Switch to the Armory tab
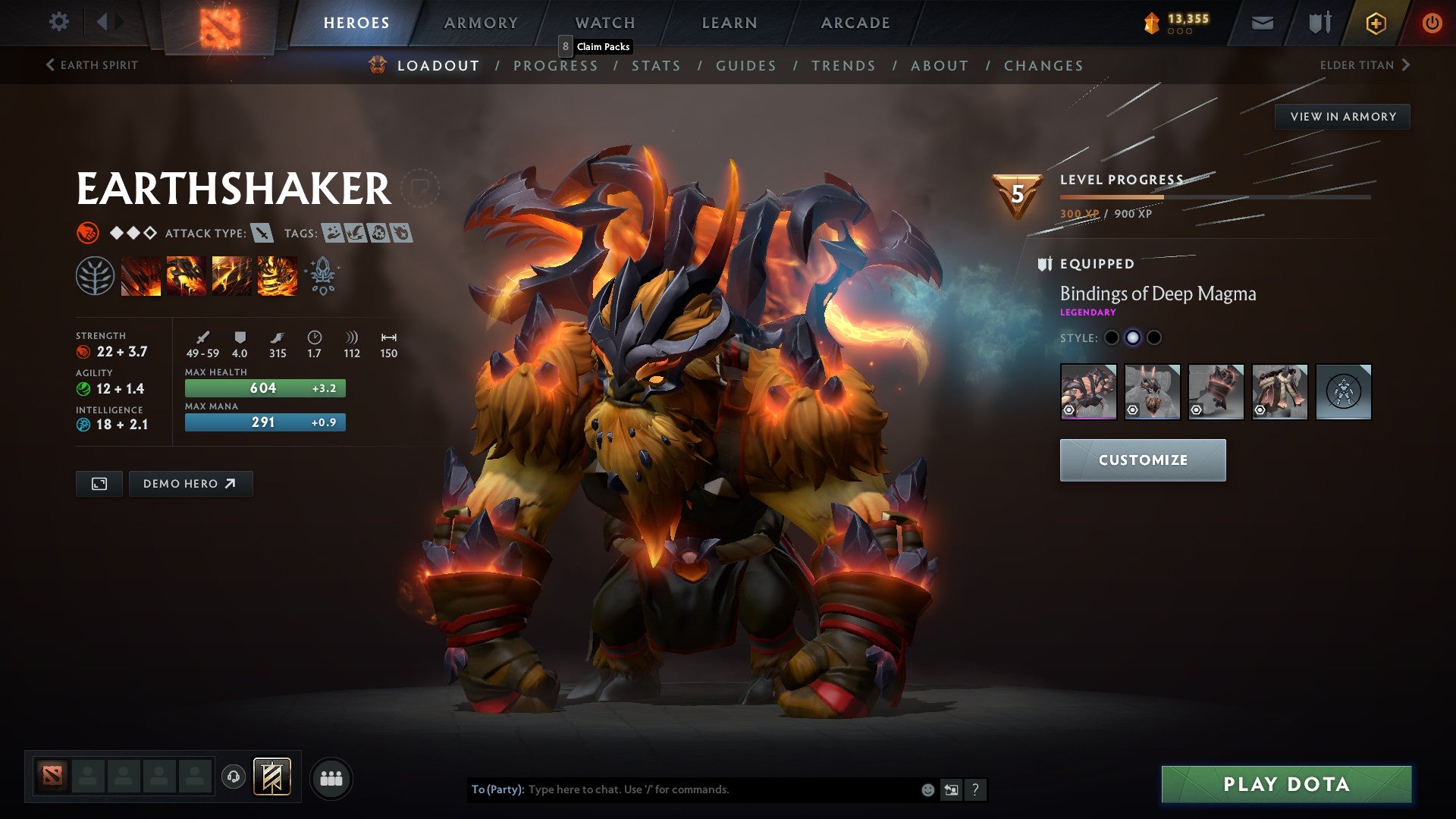1456x819 pixels. [481, 23]
